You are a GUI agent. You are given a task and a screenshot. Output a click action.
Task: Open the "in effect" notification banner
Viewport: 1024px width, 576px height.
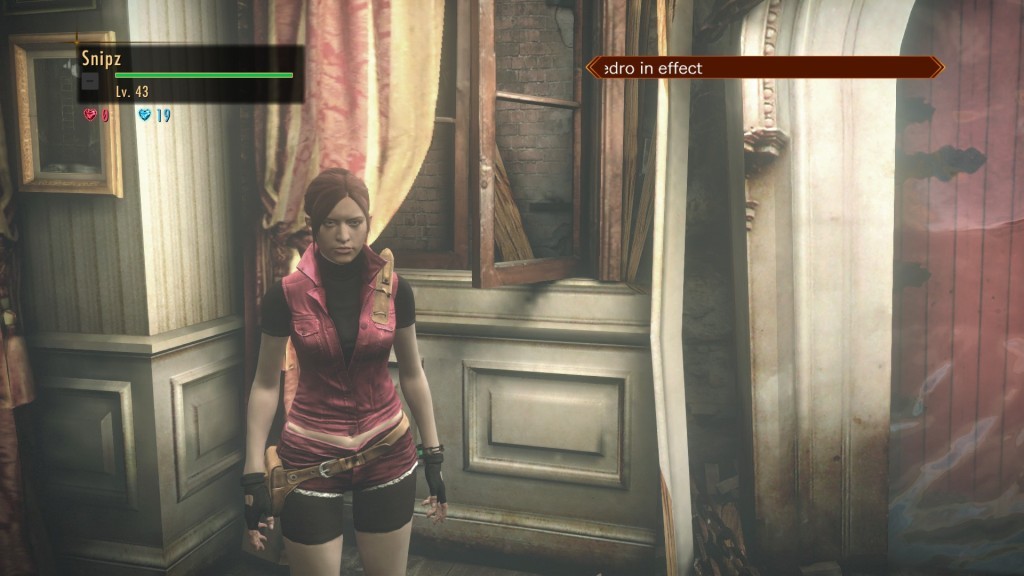(x=764, y=68)
